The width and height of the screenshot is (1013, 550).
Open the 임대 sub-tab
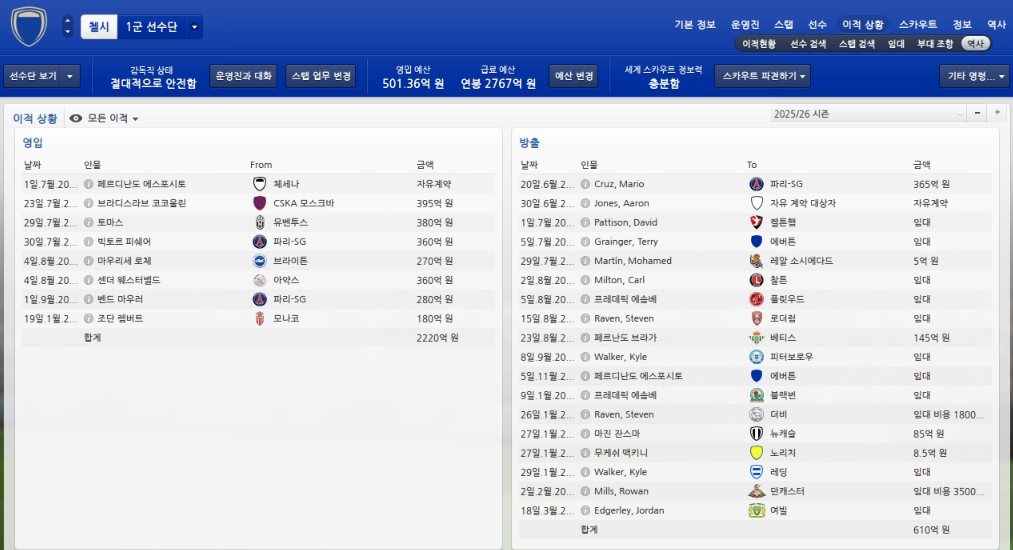pyautogui.click(x=897, y=44)
